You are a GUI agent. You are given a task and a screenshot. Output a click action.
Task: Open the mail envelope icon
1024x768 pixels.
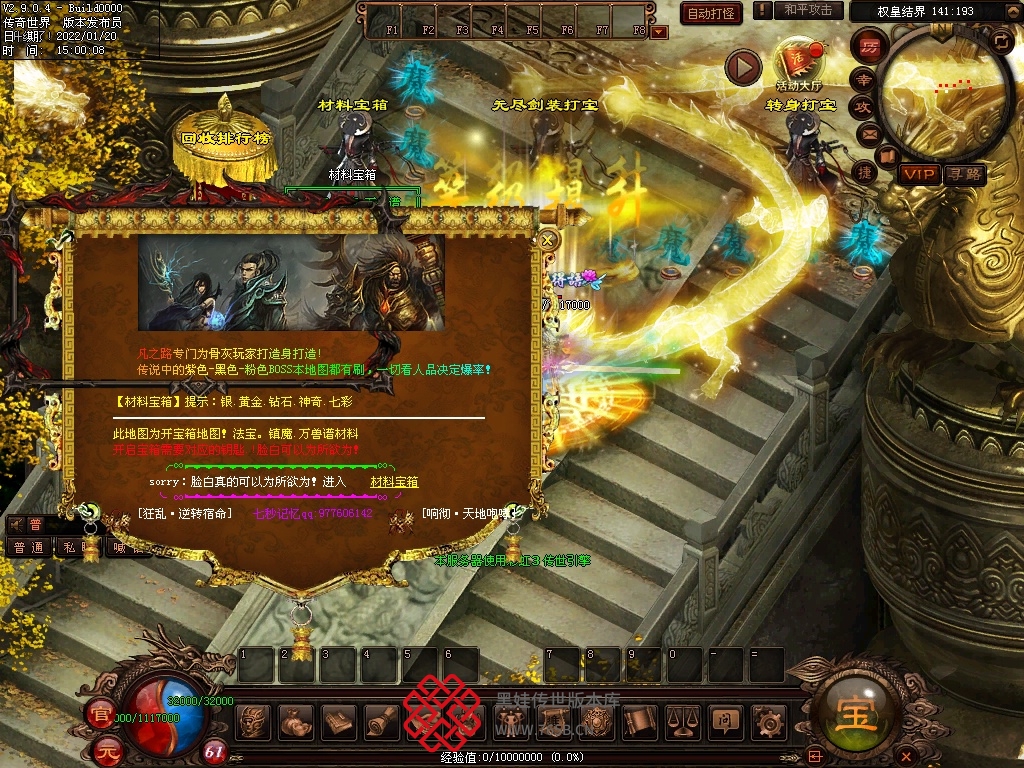coord(868,133)
